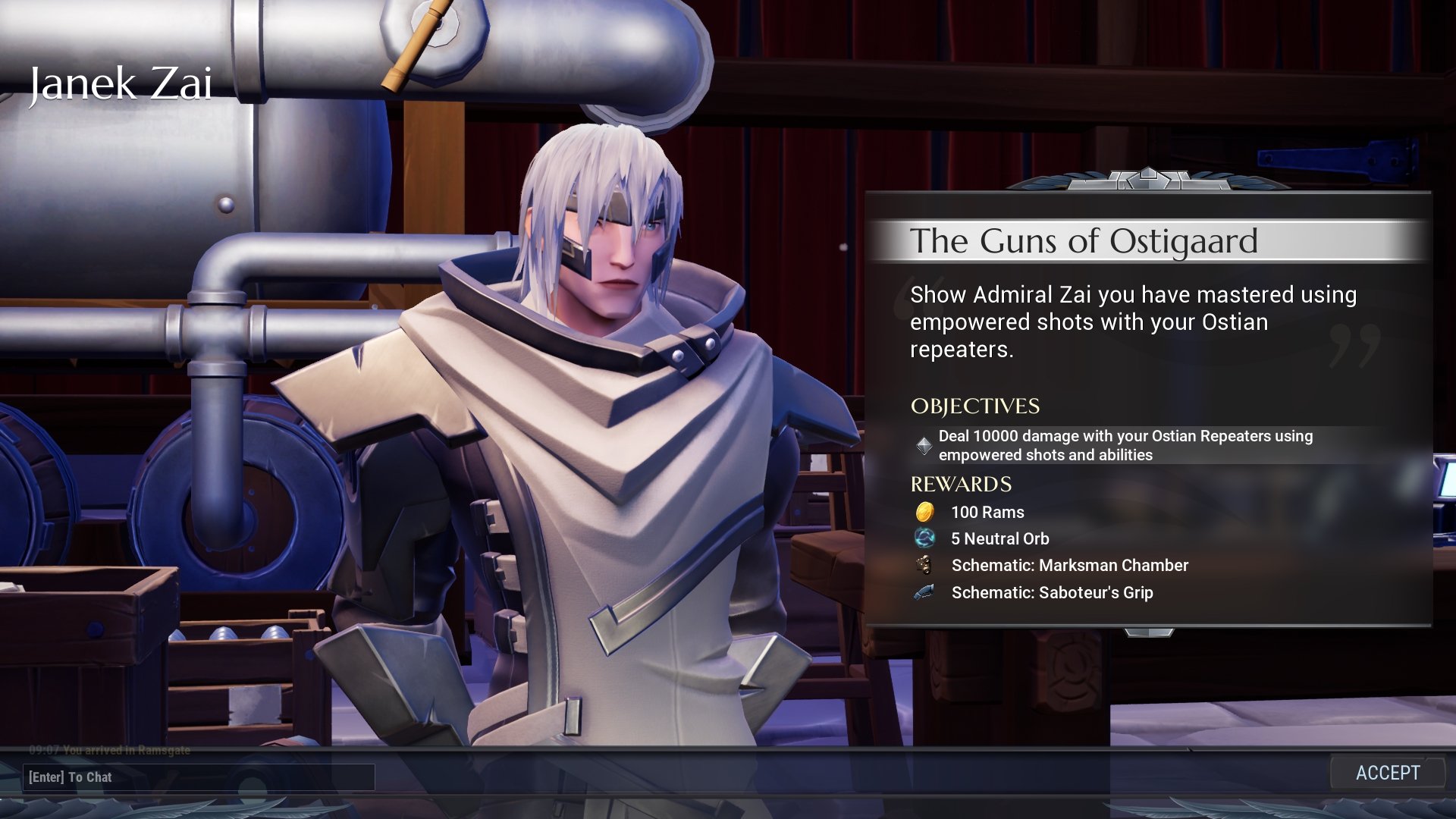The width and height of the screenshot is (1456, 819).
Task: Select the Deal 10000 damage objective row
Action: coord(1125,445)
